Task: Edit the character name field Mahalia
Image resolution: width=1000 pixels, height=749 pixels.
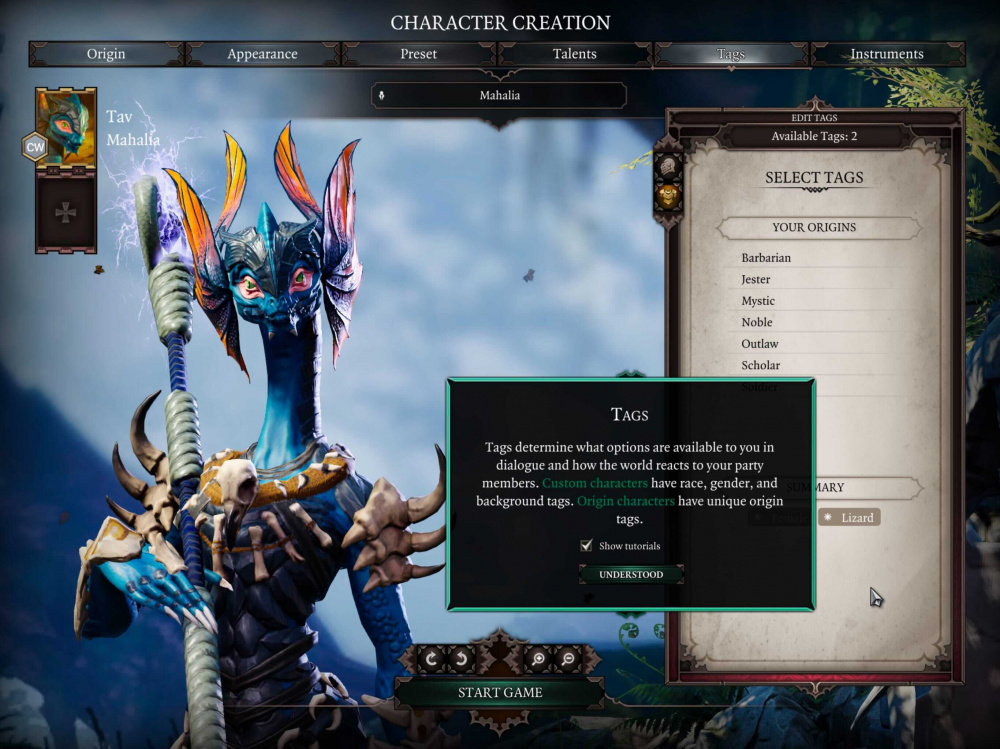Action: pyautogui.click(x=500, y=96)
